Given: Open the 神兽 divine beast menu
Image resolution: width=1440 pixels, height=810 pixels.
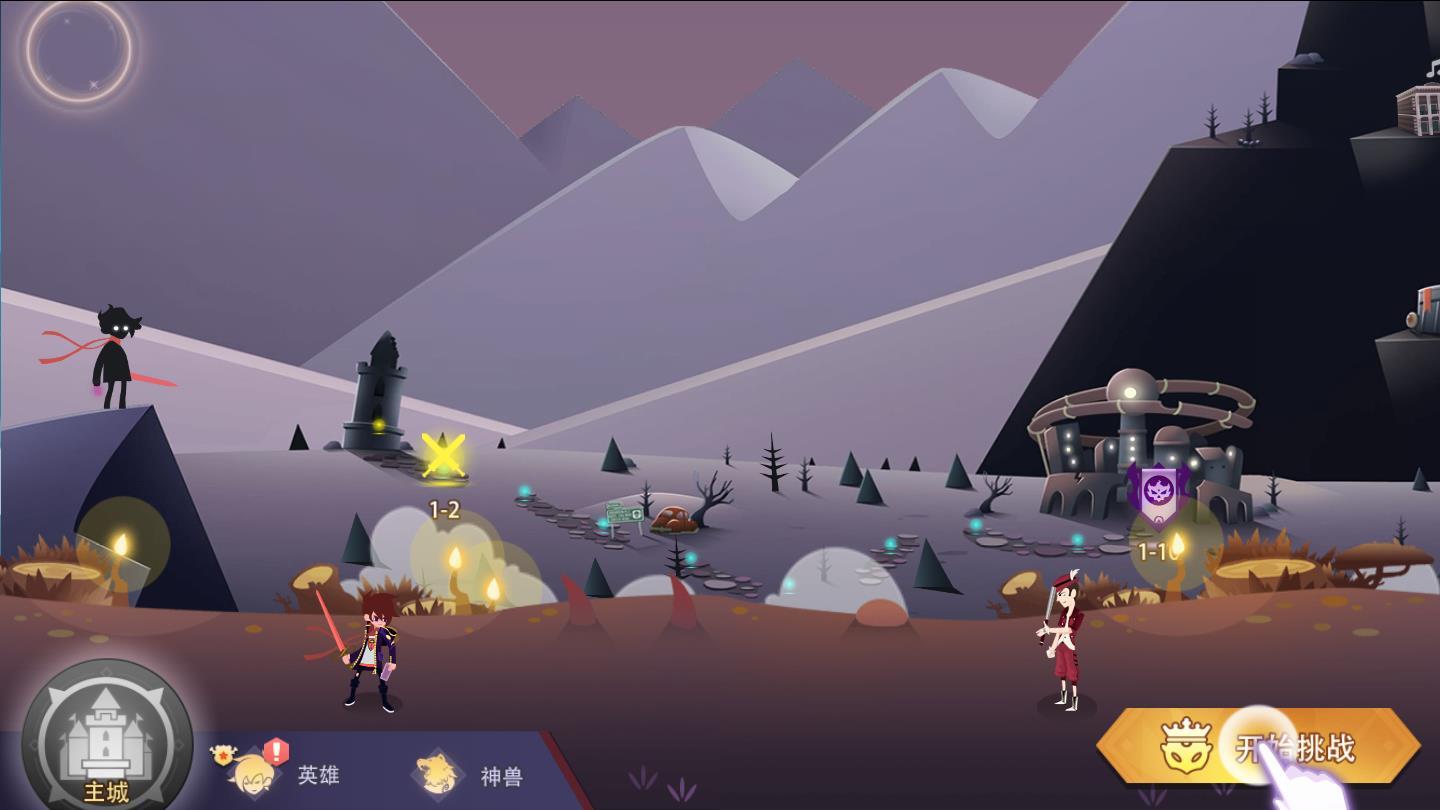Looking at the screenshot, I should [x=470, y=776].
